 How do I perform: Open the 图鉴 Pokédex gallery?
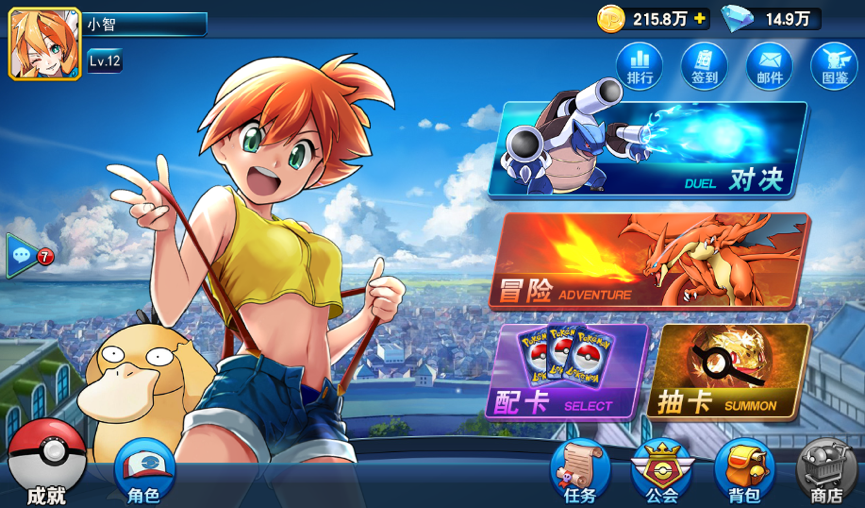coord(833,65)
